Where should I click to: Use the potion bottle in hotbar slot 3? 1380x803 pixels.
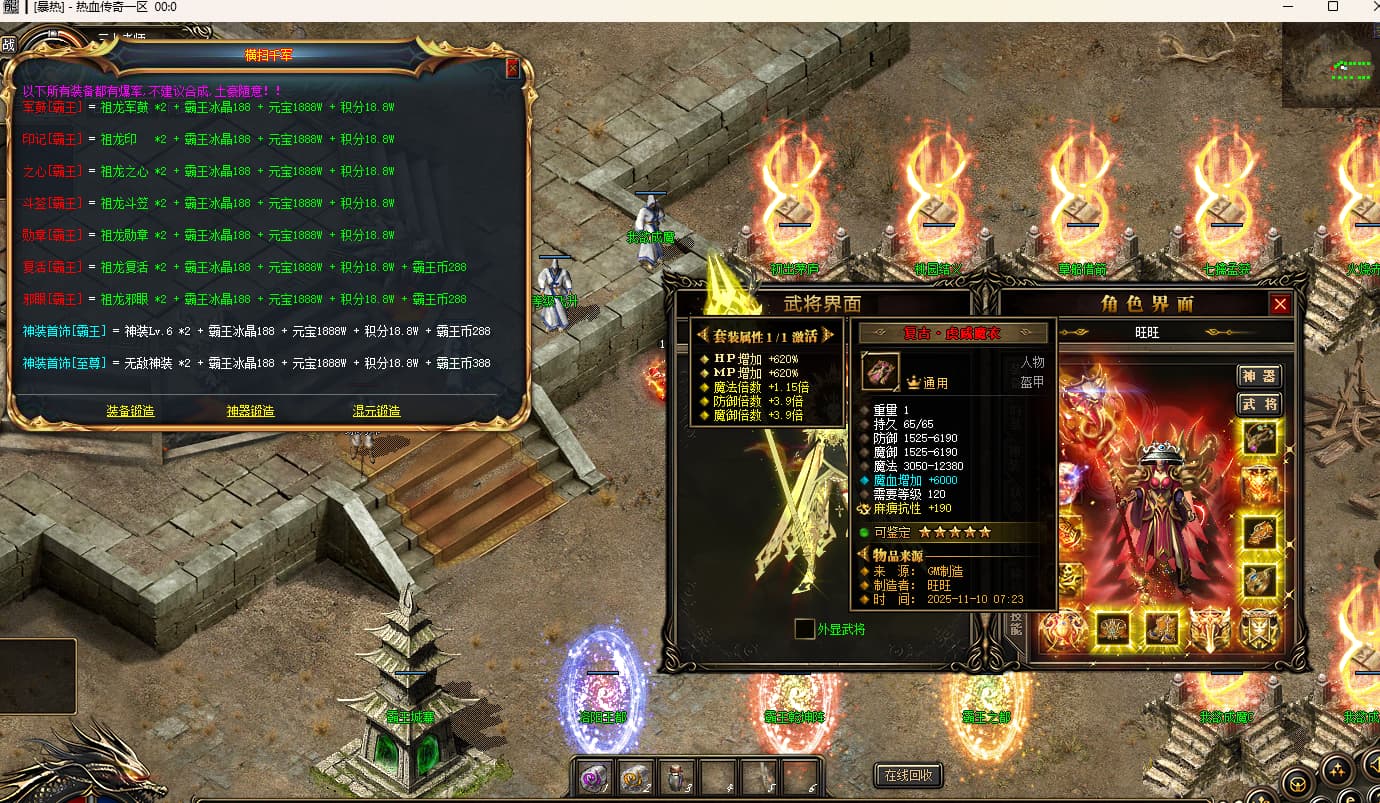tap(677, 775)
